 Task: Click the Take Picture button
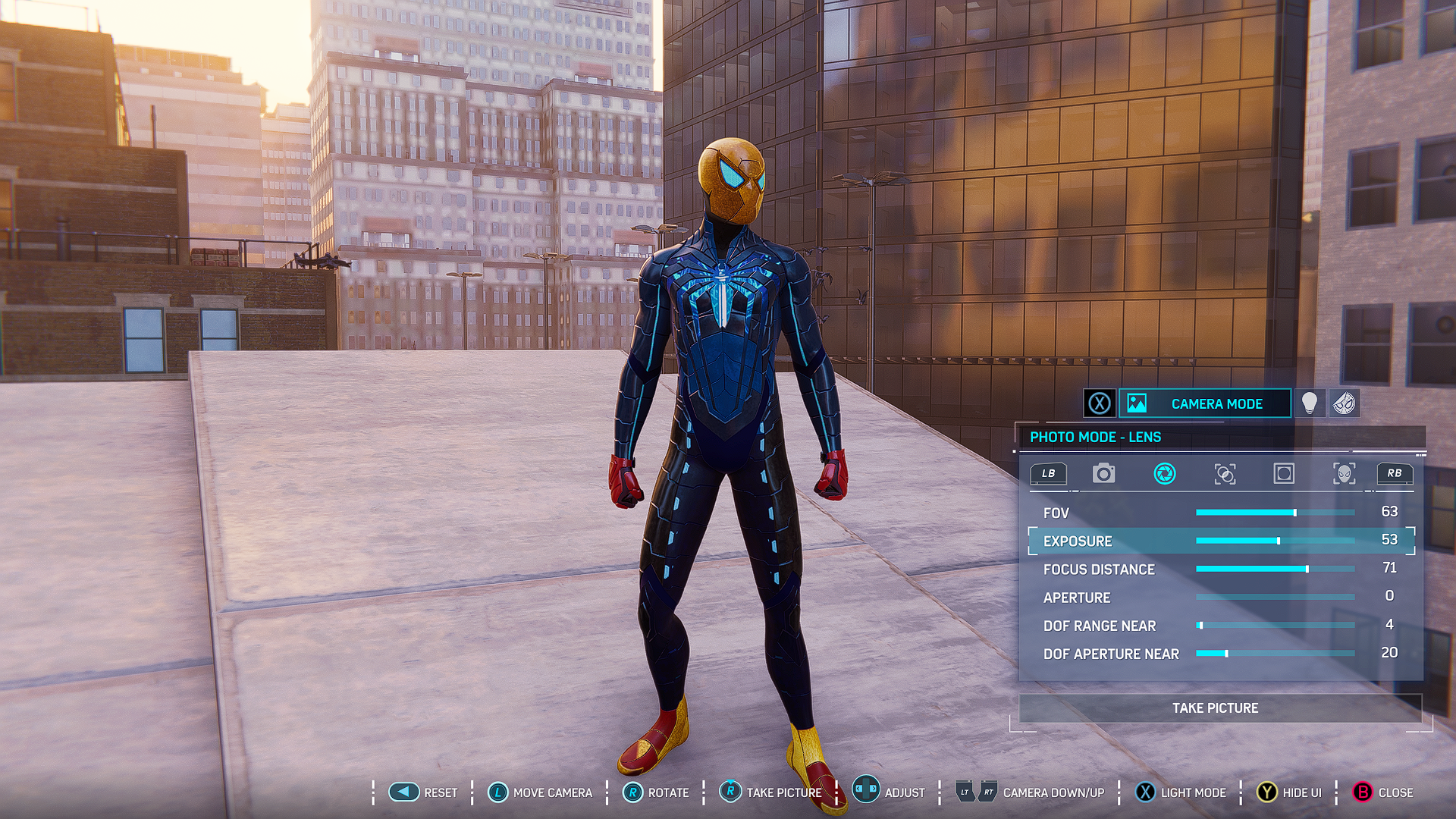click(1215, 708)
